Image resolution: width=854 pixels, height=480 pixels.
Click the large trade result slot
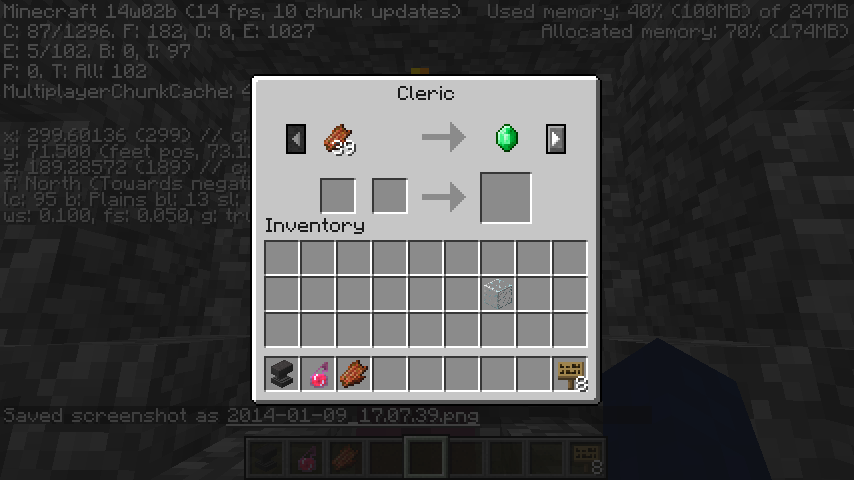[506, 197]
